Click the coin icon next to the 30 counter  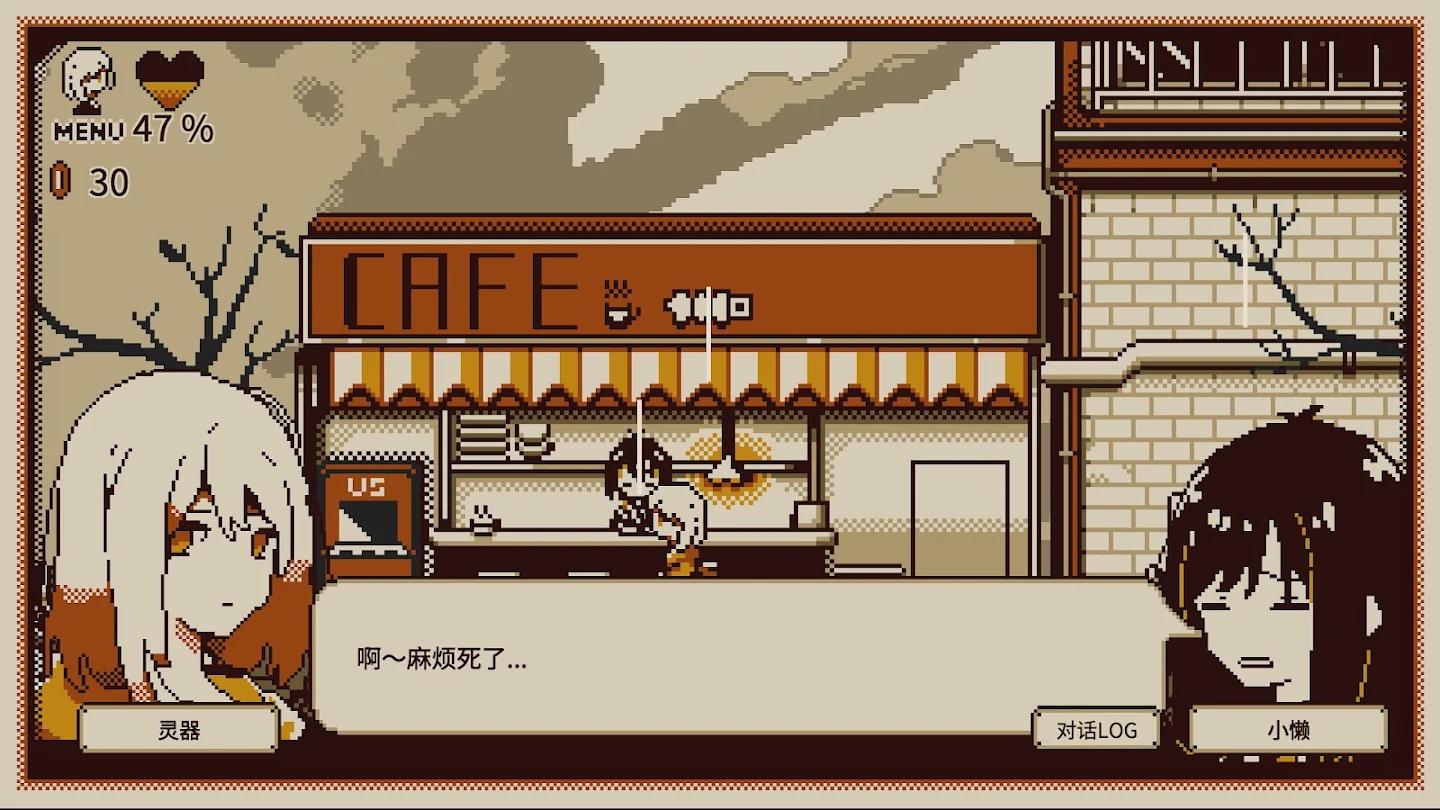[61, 181]
